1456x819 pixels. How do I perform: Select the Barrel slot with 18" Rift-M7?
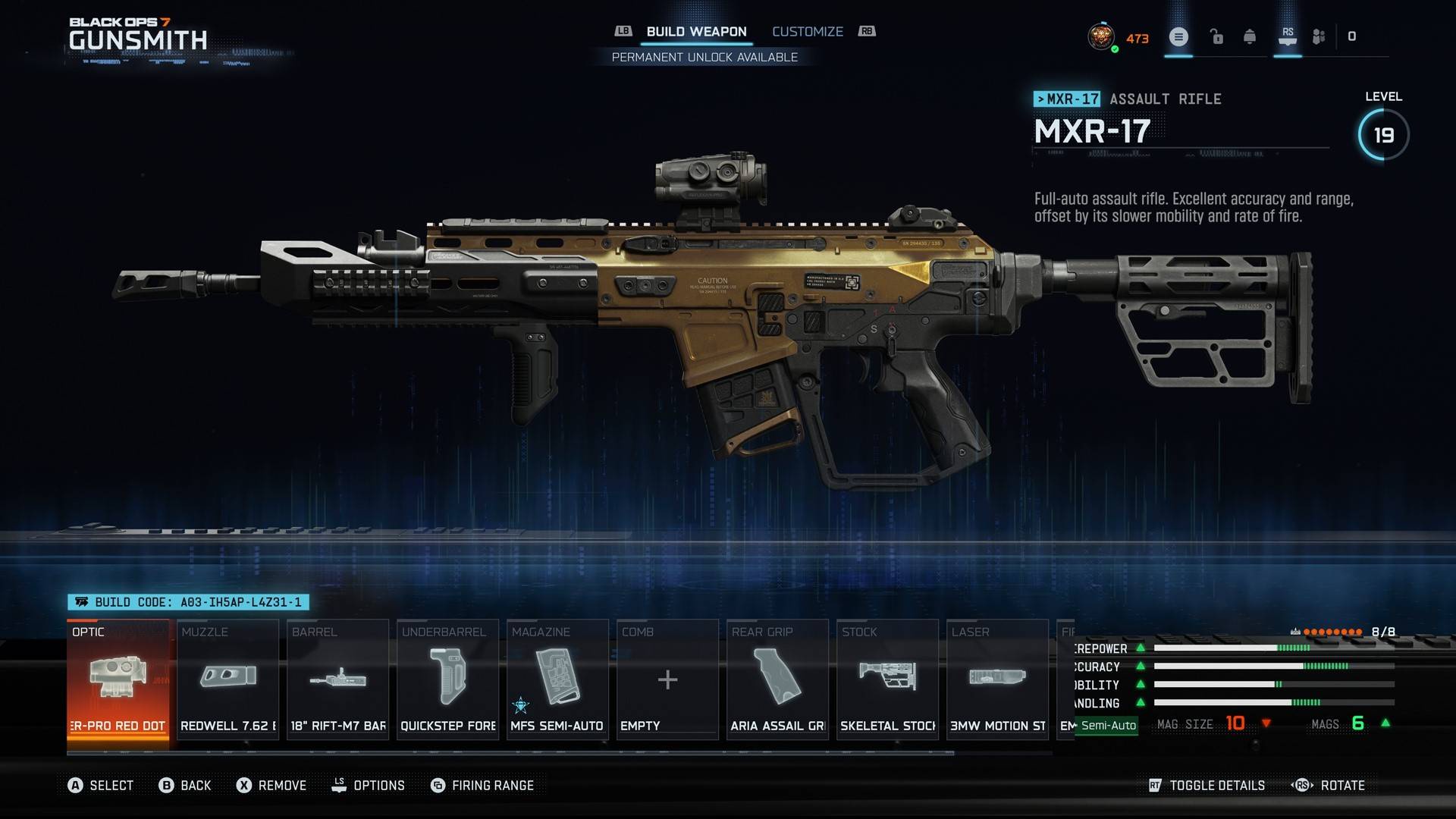(x=338, y=679)
